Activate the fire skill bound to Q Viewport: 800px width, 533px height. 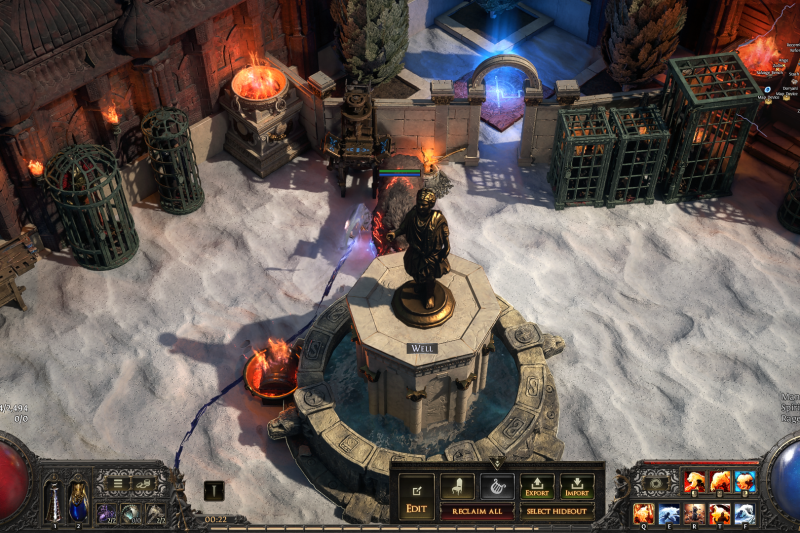click(x=644, y=513)
